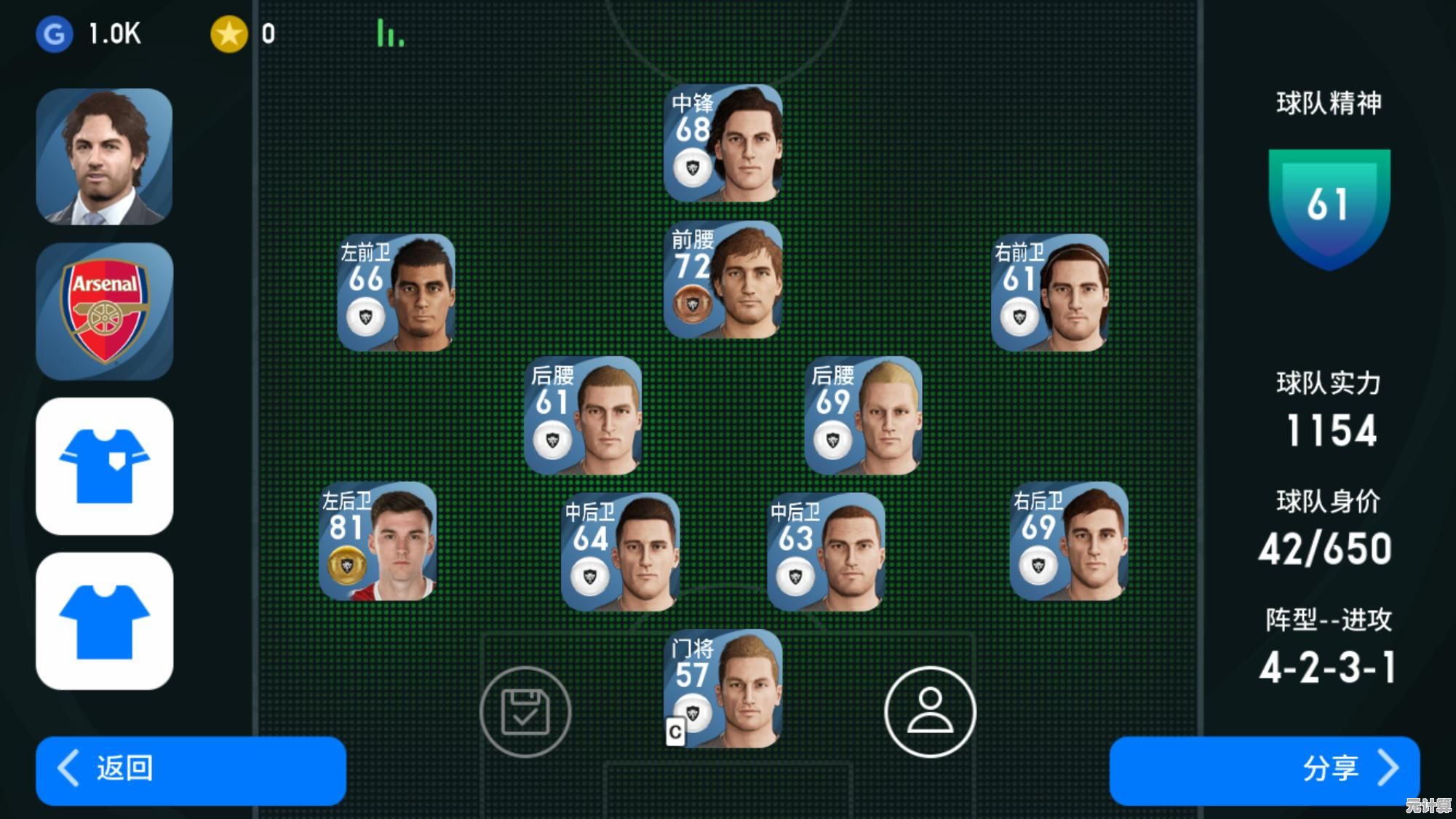Screen dimensions: 1456x819
Task: Choose the plain blue shirt tile
Action: (104, 621)
